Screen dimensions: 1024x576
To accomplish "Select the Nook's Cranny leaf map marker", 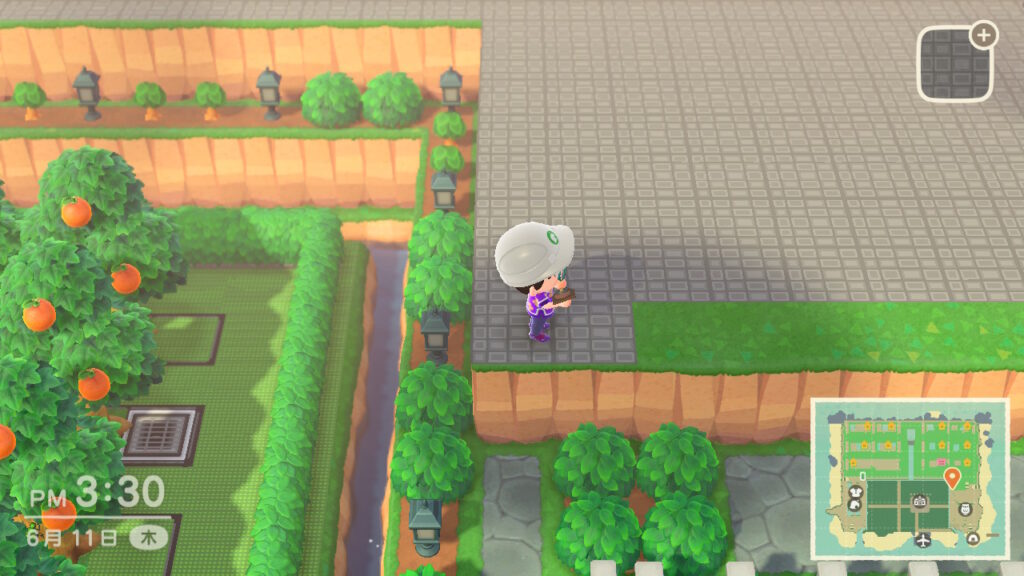I will 854,506.
